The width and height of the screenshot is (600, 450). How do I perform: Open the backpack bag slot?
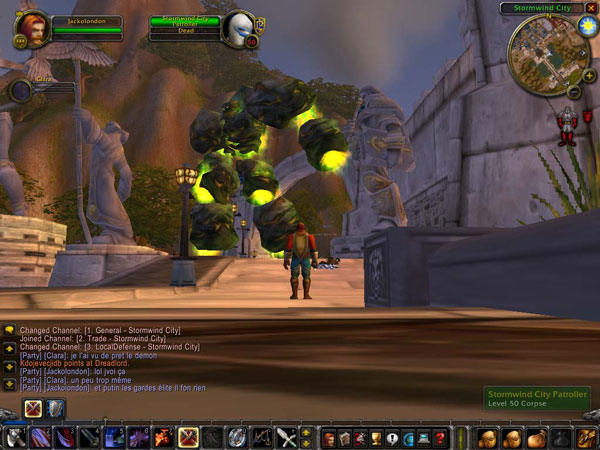pos(585,438)
